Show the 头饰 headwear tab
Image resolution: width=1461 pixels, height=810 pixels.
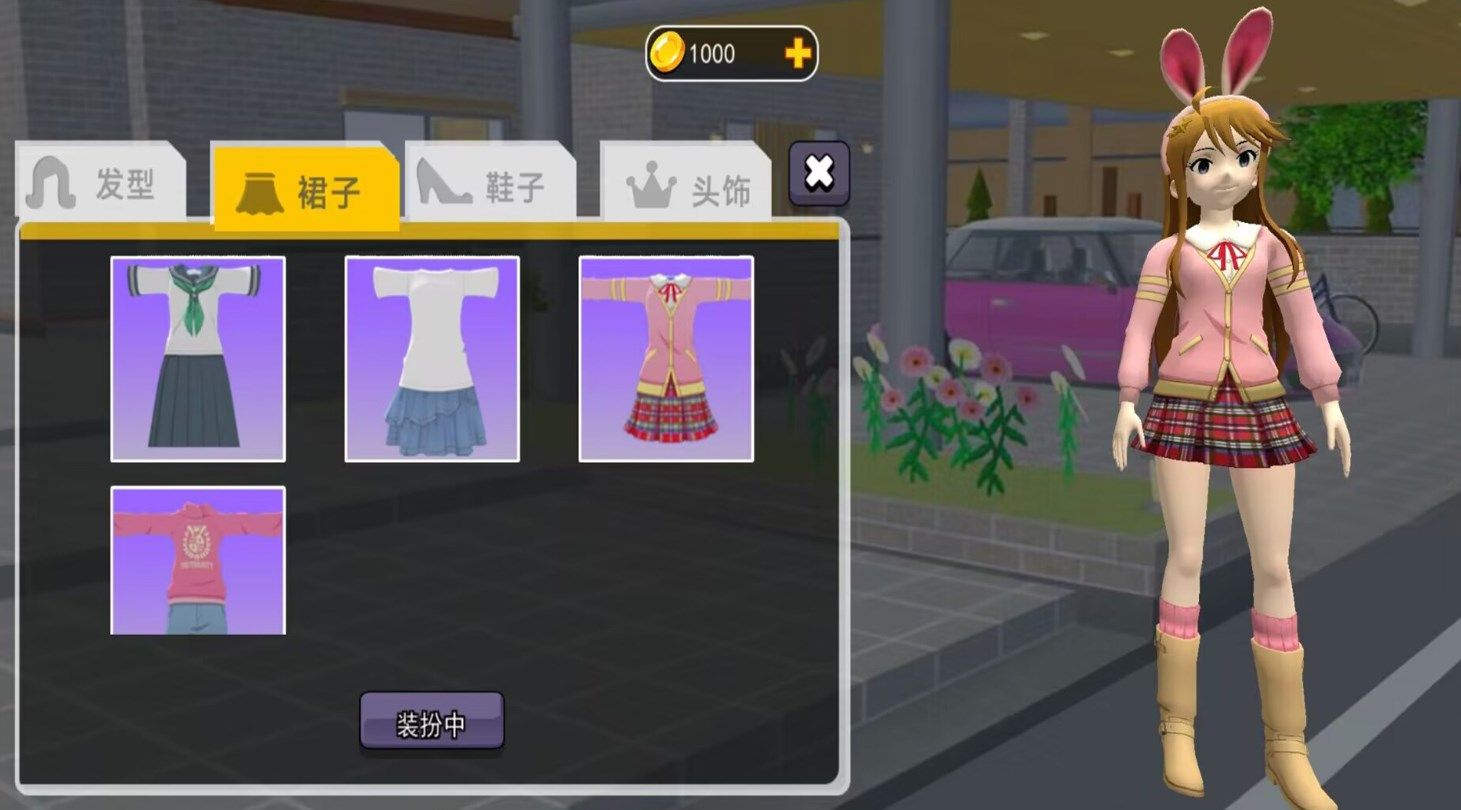pos(687,188)
